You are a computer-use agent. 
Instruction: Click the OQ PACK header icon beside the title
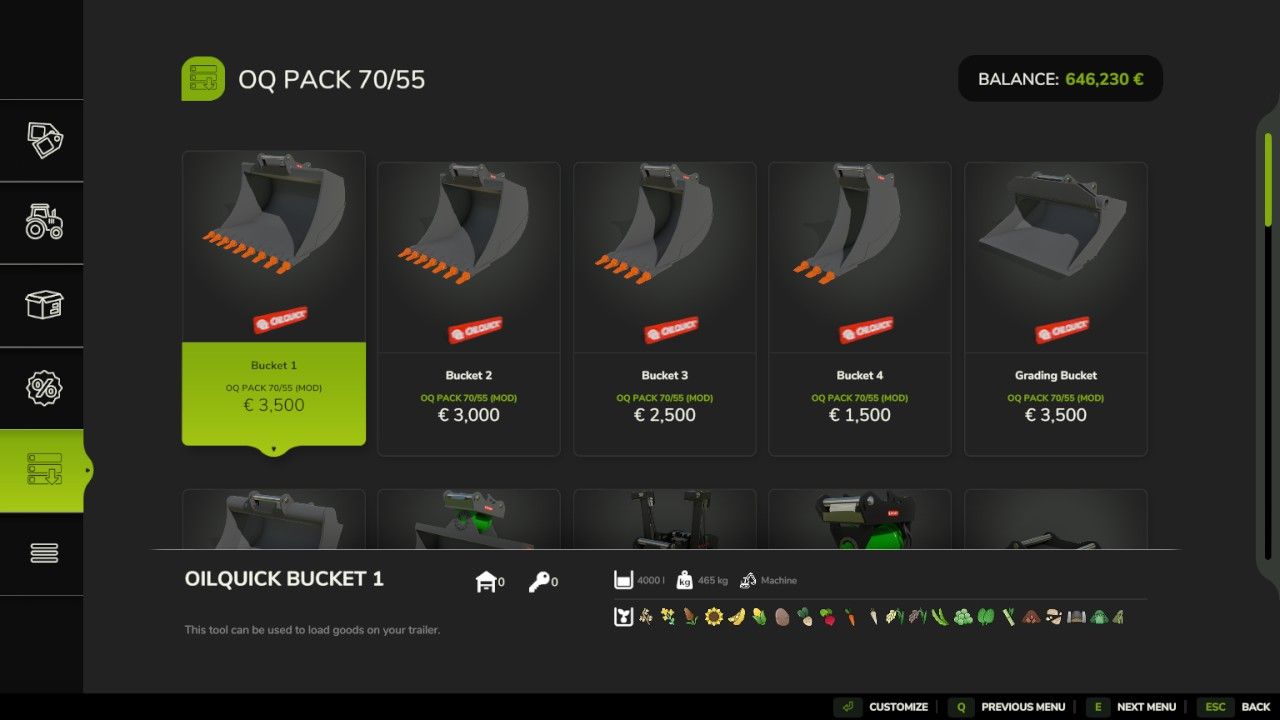[203, 77]
